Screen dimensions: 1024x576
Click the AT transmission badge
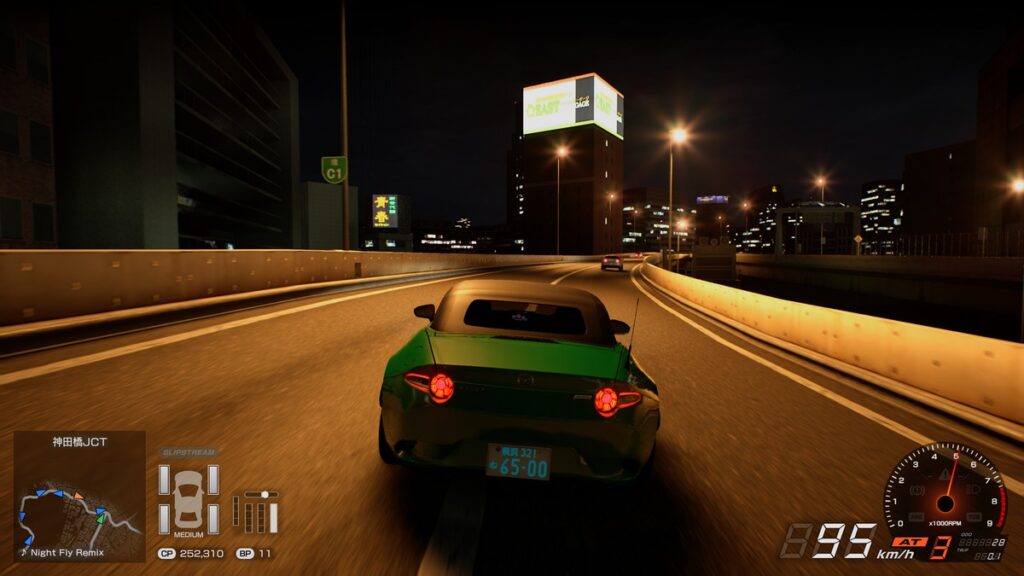coord(907,542)
